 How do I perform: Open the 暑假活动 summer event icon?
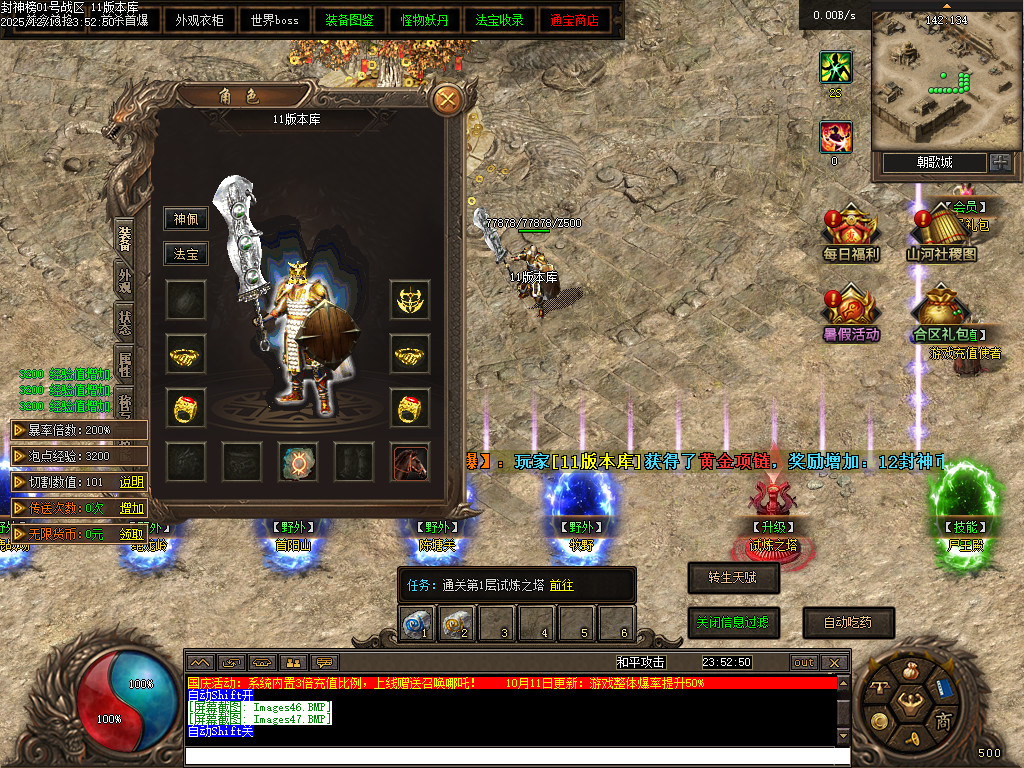851,314
